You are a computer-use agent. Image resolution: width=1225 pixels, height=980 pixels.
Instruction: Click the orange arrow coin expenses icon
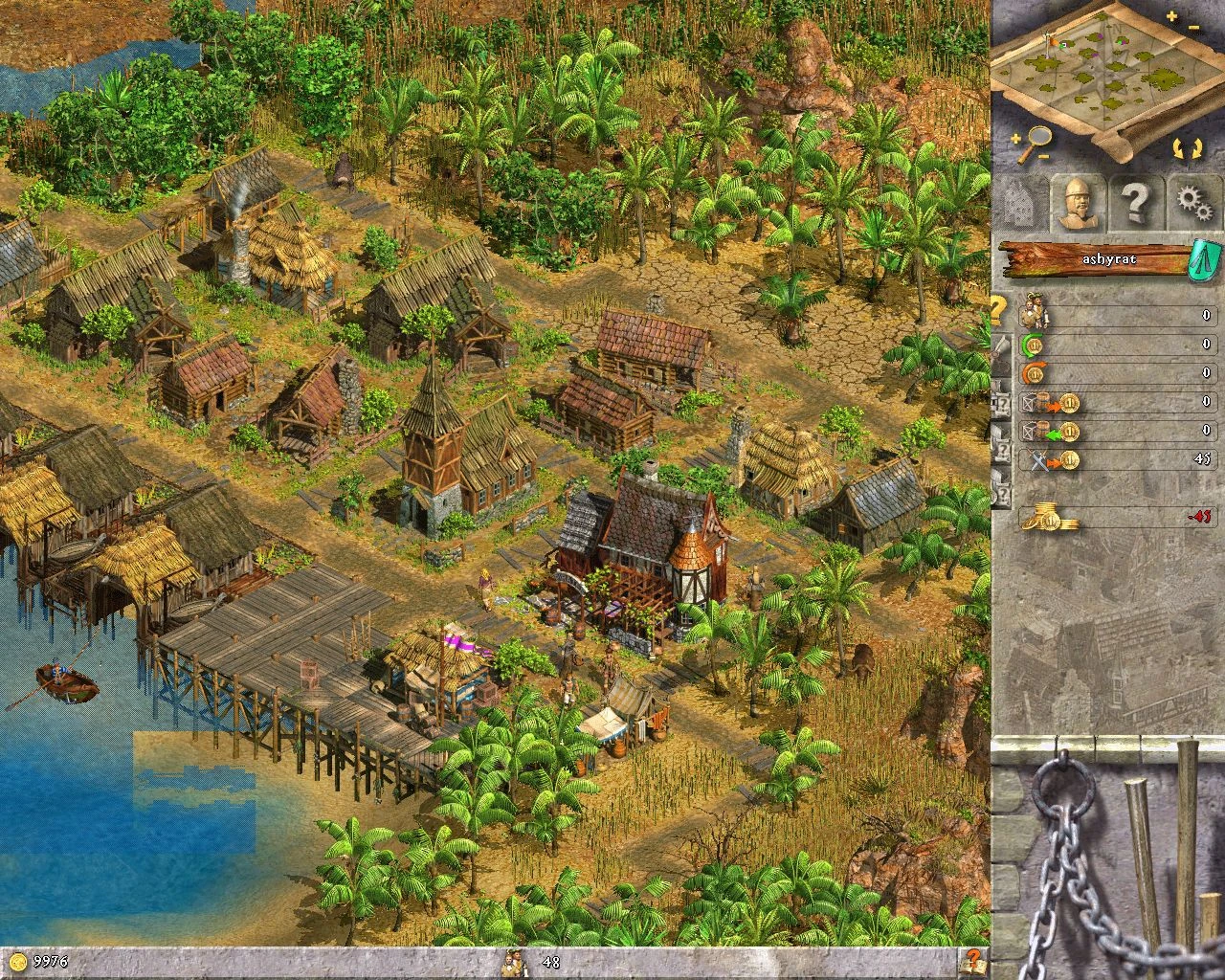(x=1032, y=372)
